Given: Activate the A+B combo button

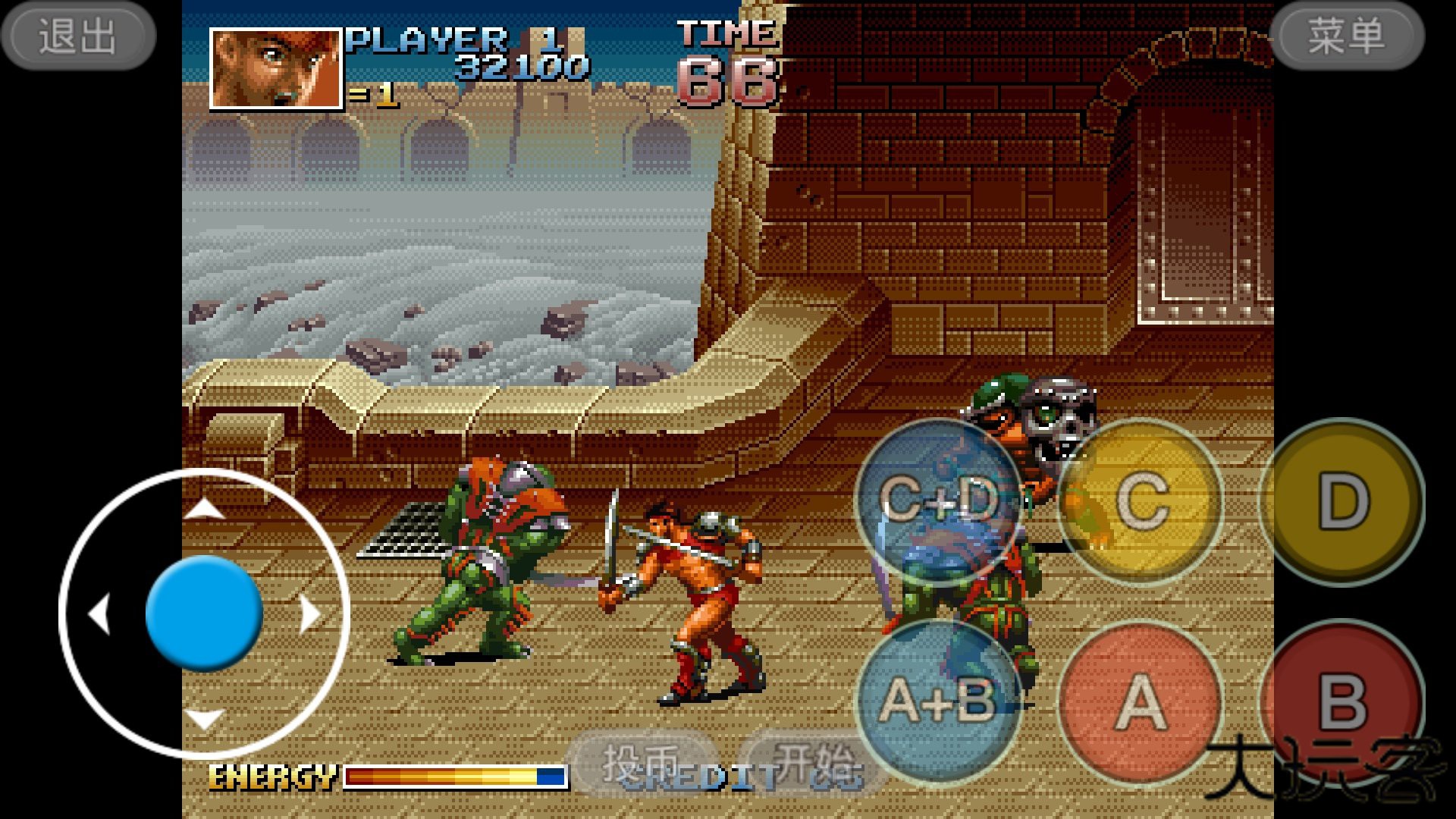Looking at the screenshot, I should point(938,702).
